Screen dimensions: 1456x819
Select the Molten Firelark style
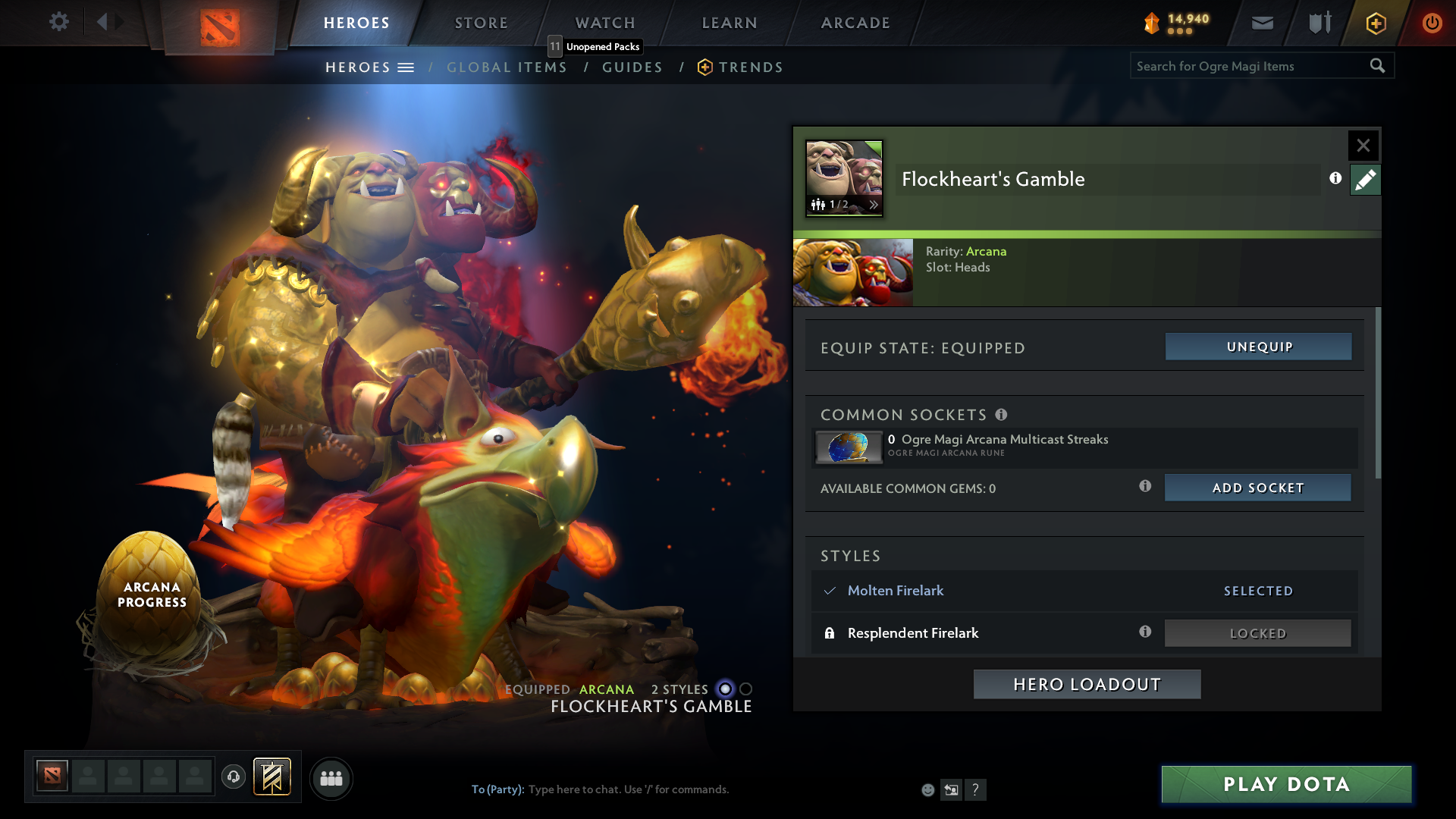895,591
